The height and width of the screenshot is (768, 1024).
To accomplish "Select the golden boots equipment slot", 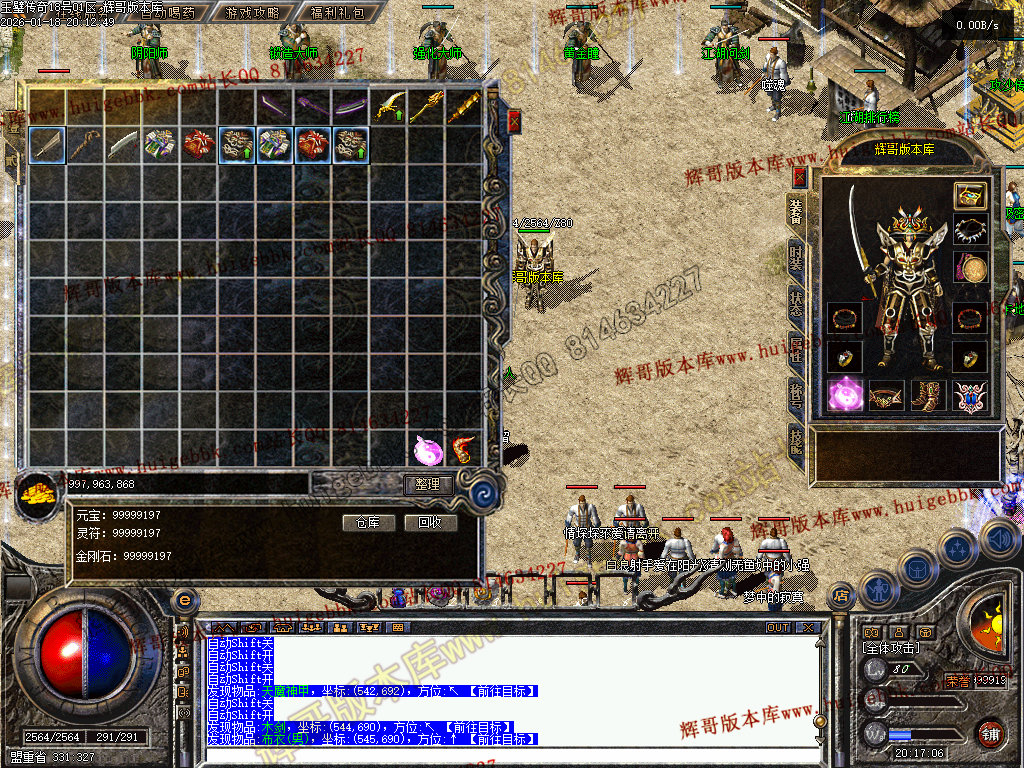I will click(x=927, y=396).
